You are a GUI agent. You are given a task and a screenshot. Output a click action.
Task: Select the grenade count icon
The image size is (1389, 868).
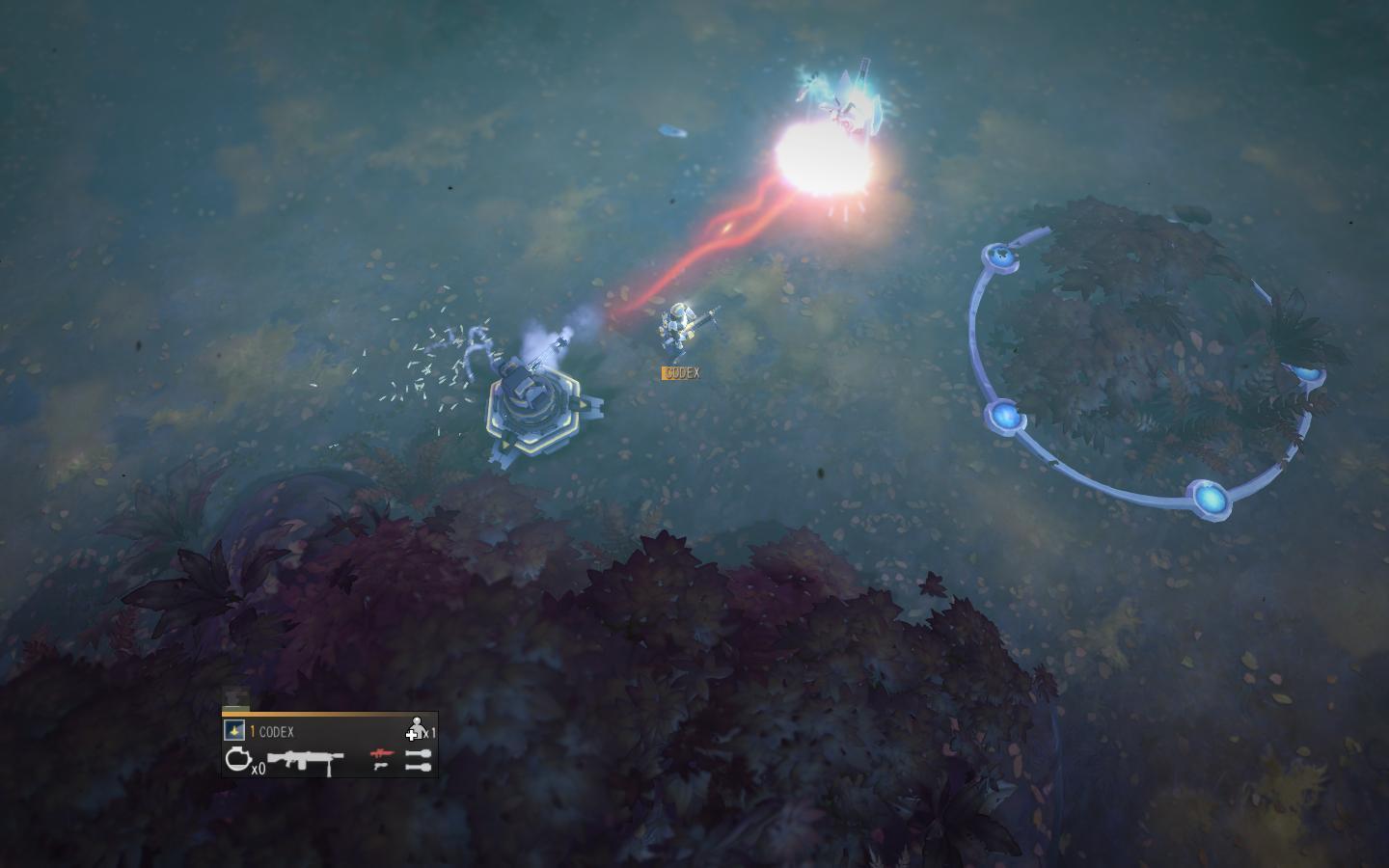coord(237,760)
